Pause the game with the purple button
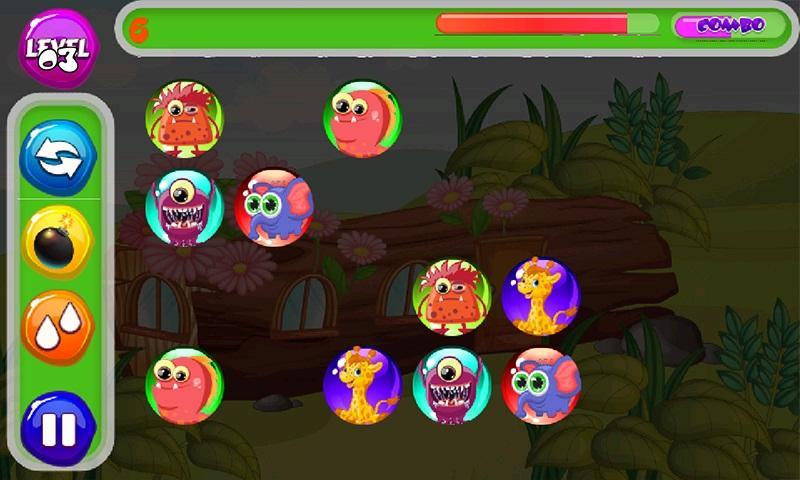The image size is (800, 480). coord(58,427)
